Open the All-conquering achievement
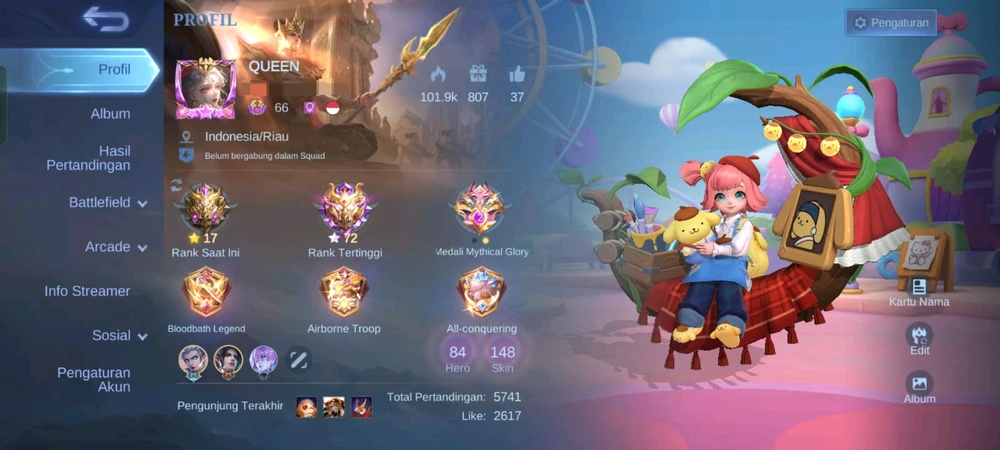Screen dimensions: 1000x450 coord(481,293)
